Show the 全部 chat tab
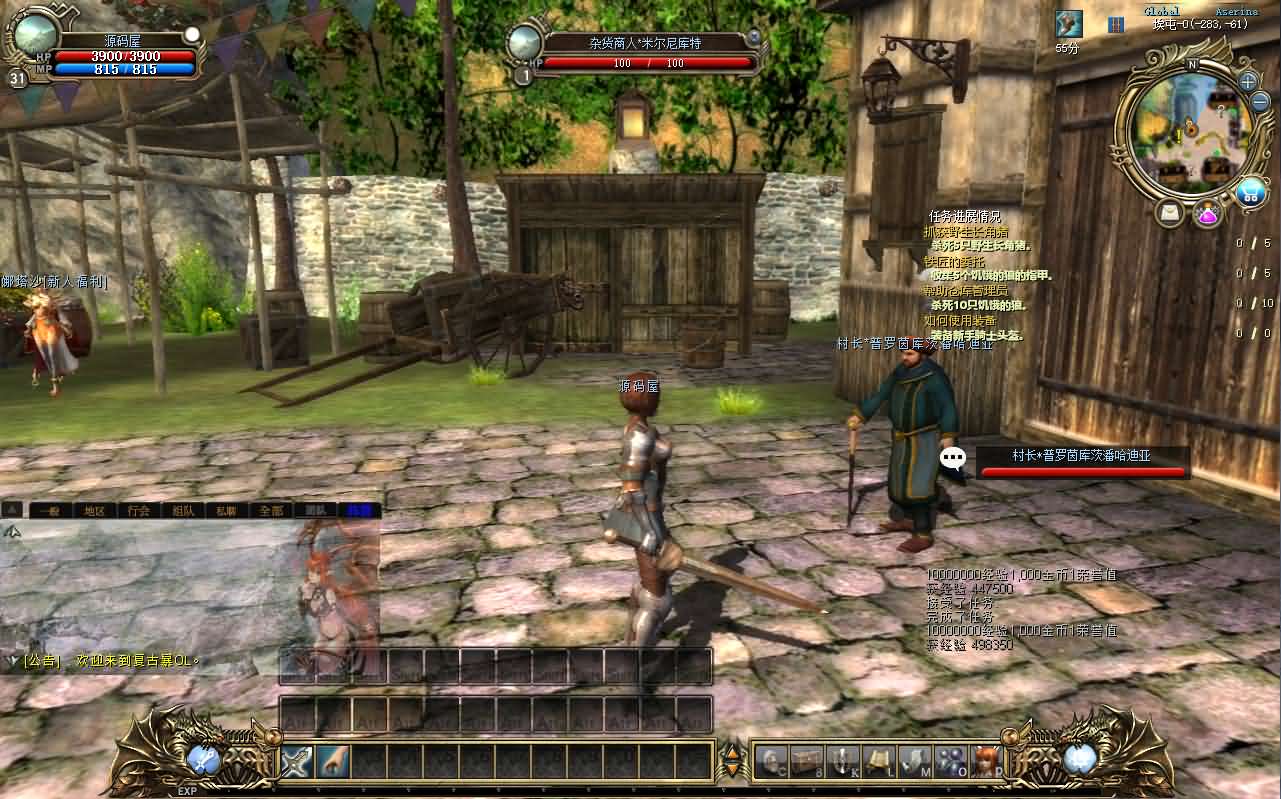 click(271, 510)
